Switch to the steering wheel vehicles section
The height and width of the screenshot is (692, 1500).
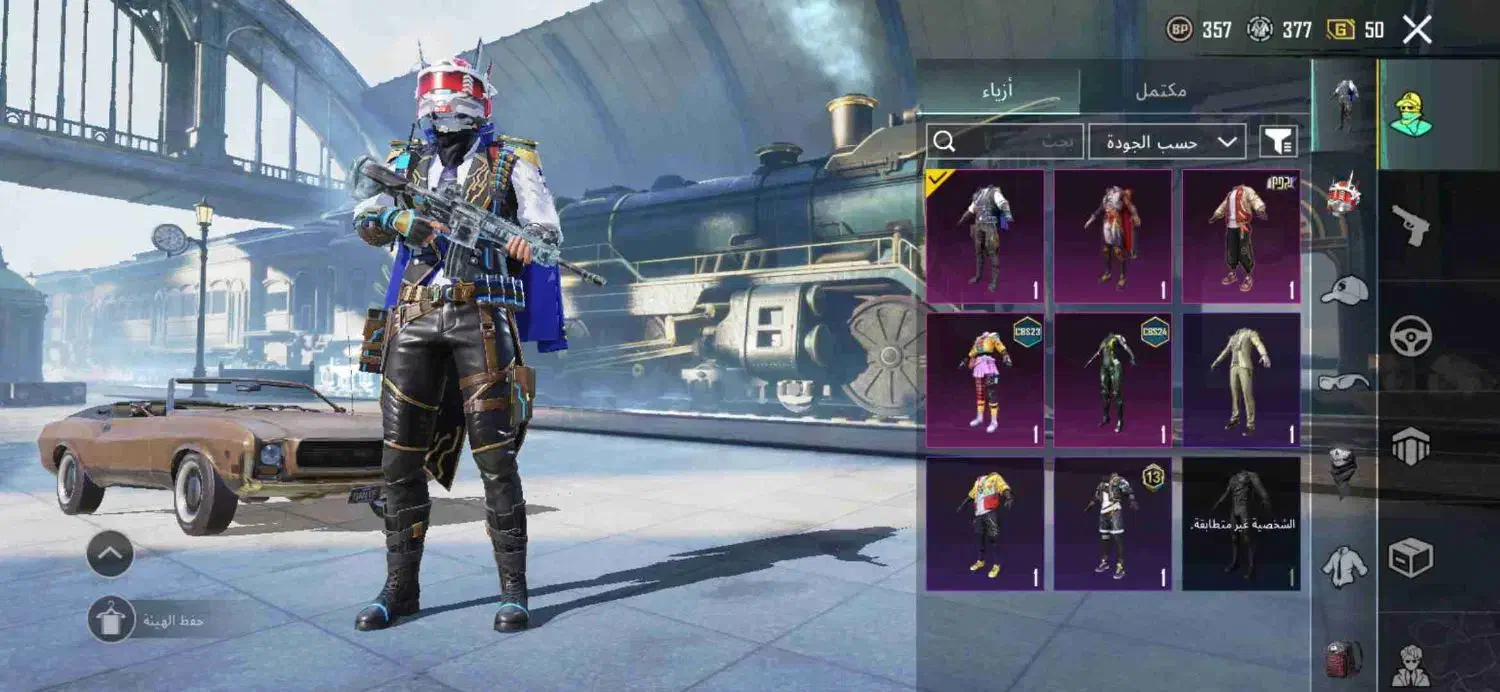[1411, 336]
